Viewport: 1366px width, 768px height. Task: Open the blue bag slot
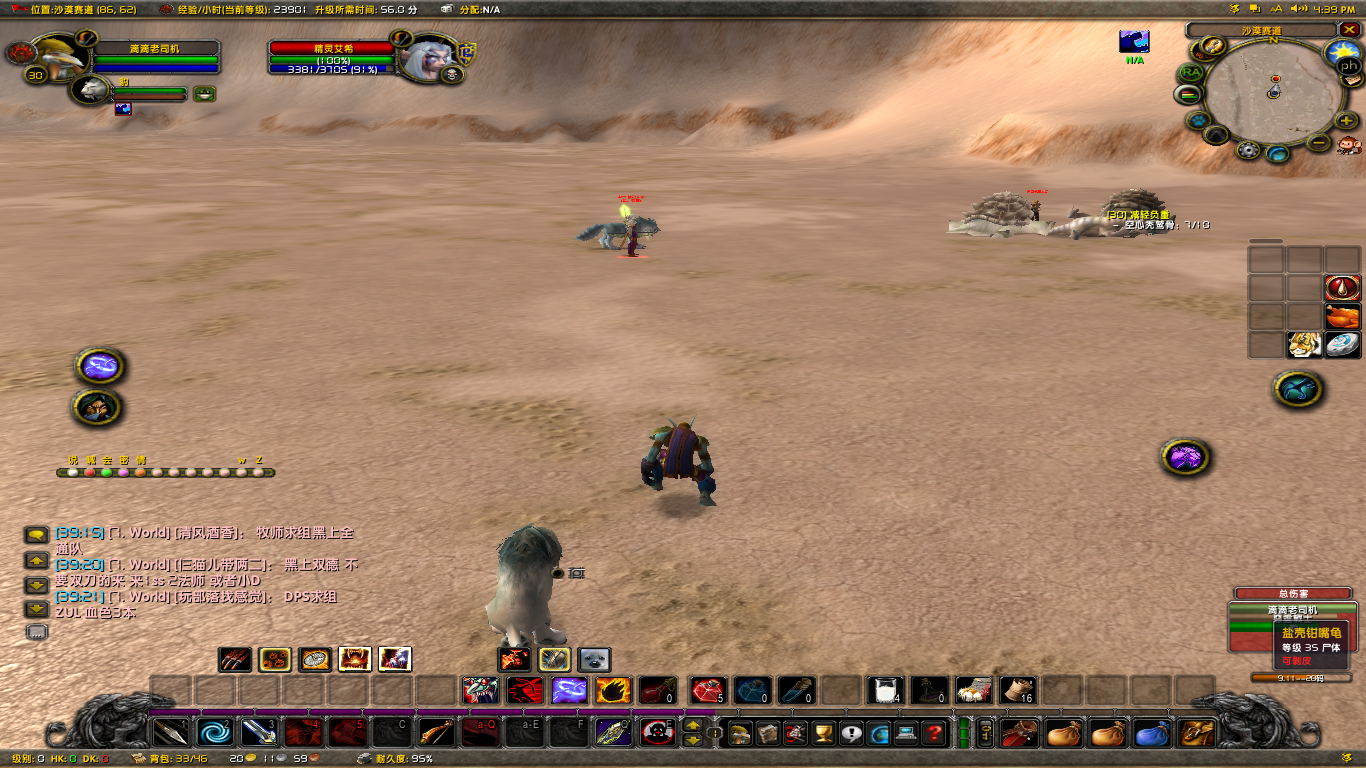(x=1153, y=733)
